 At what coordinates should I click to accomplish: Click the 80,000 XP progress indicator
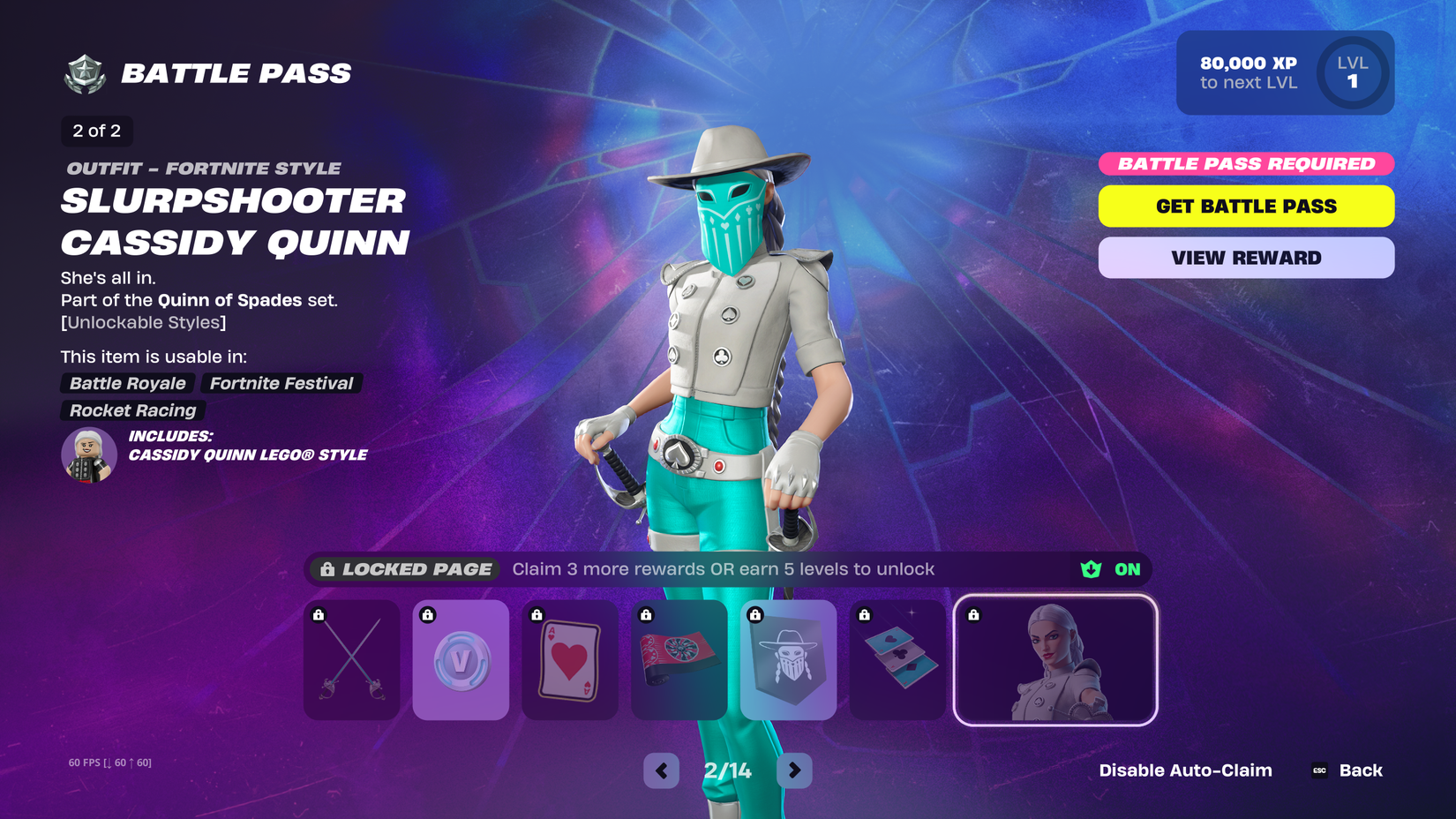[x=1249, y=72]
